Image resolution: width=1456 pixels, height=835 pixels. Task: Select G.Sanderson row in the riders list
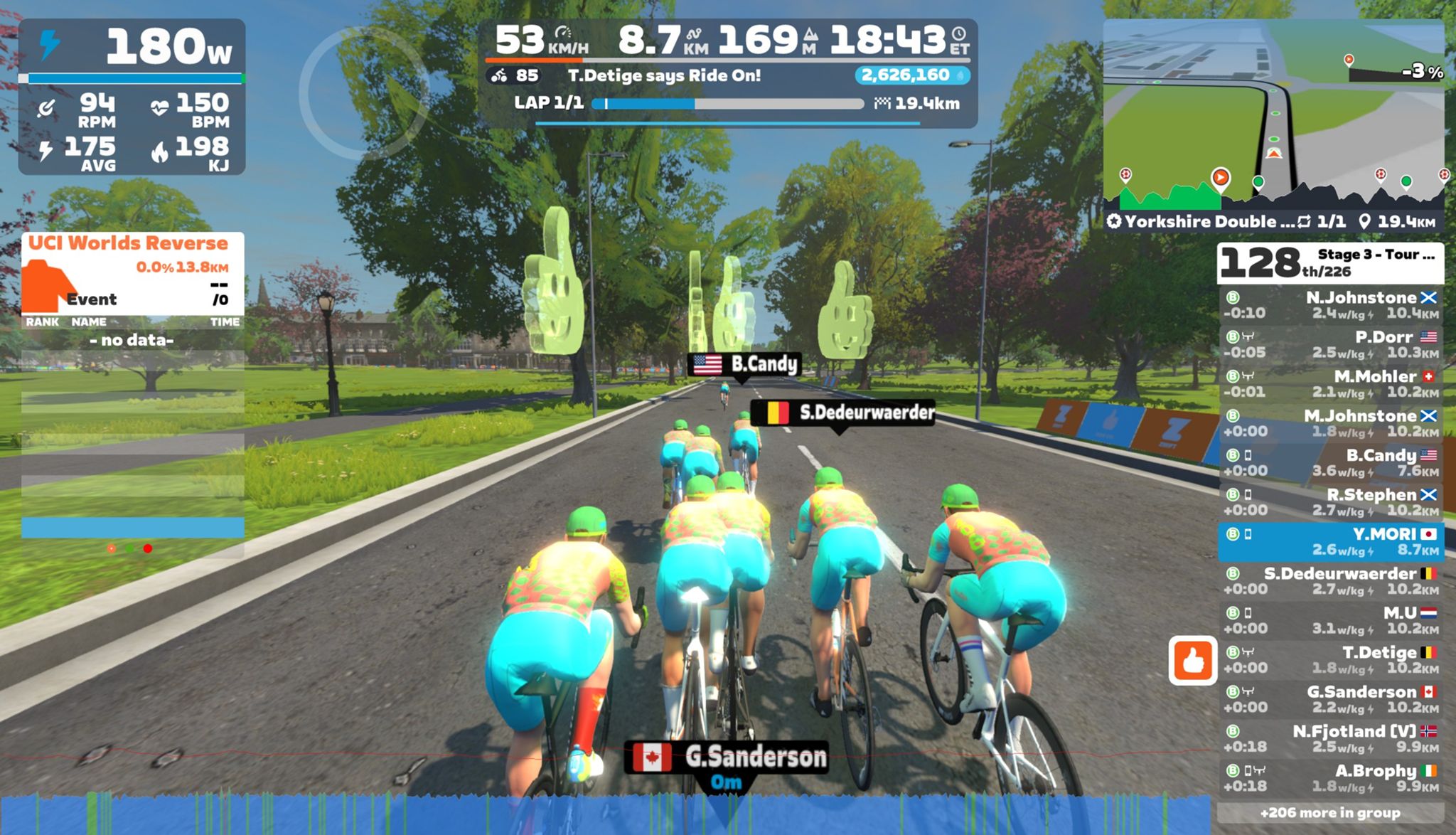click(1330, 699)
